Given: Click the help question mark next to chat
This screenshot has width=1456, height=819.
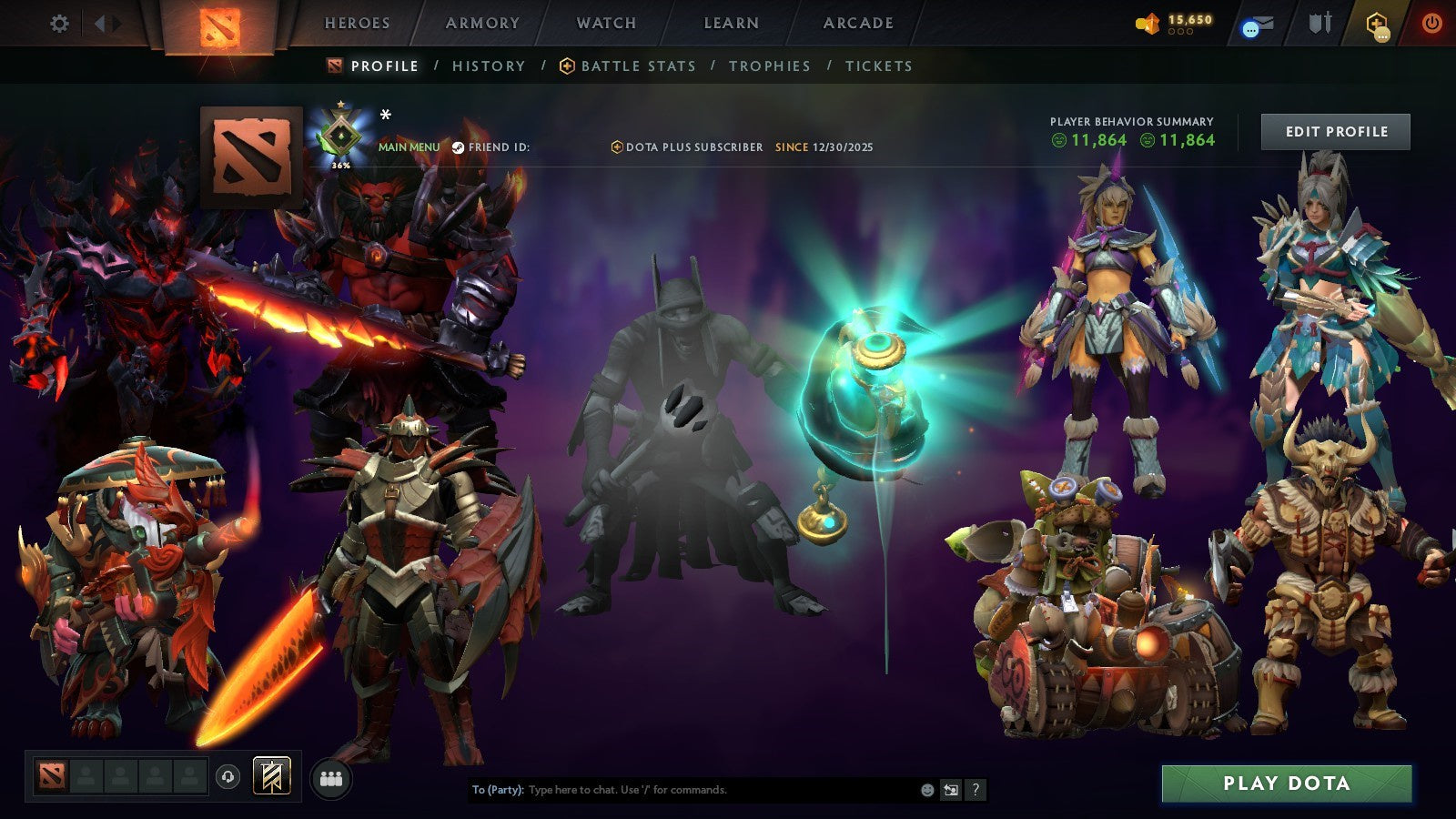Looking at the screenshot, I should click(x=975, y=791).
